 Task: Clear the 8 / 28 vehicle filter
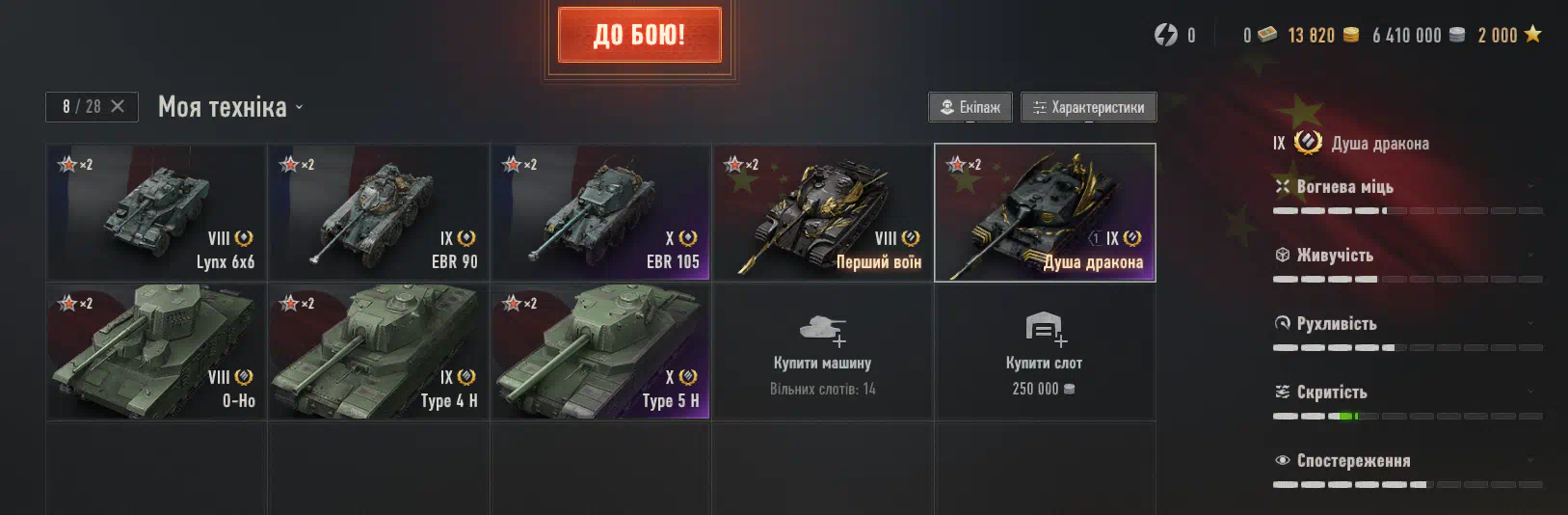tap(118, 106)
